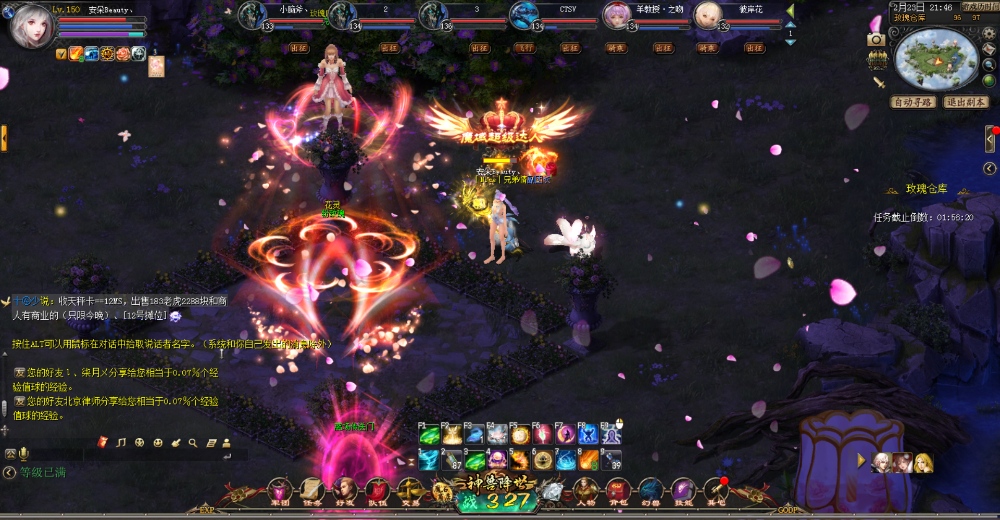1000x520 pixels.
Task: Open the 任务 quest scroll
Action: [x=312, y=492]
